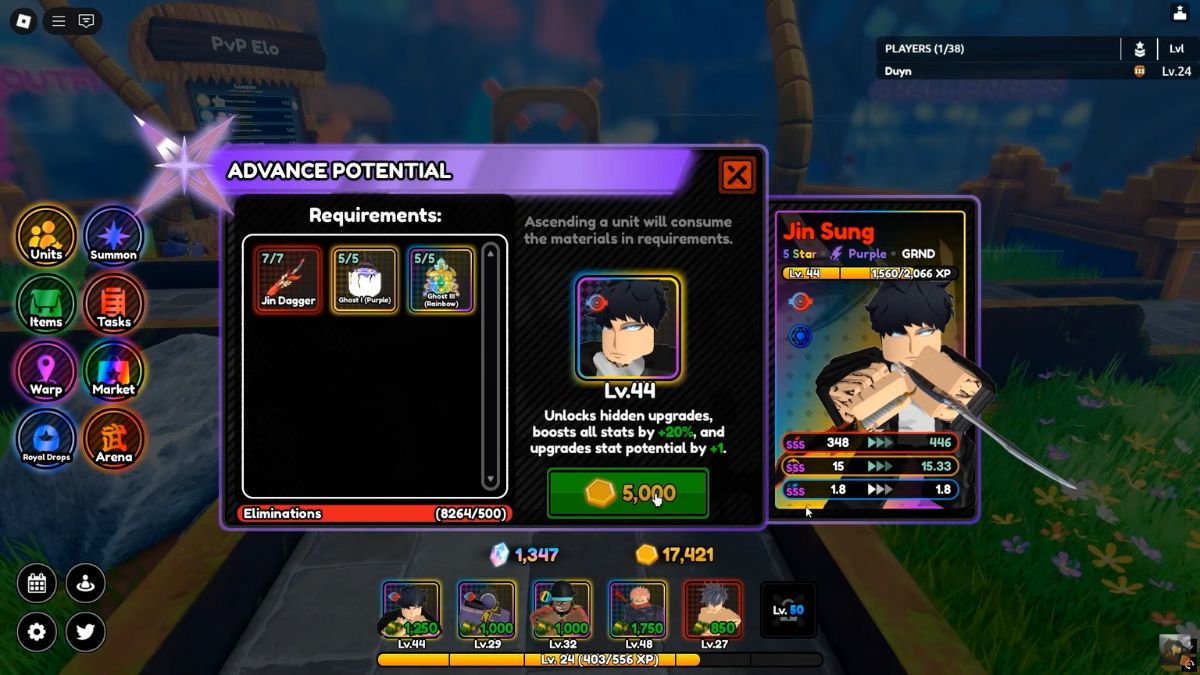Viewport: 1200px width, 675px height.
Task: Open the Royal Drops menu
Action: tap(46, 439)
